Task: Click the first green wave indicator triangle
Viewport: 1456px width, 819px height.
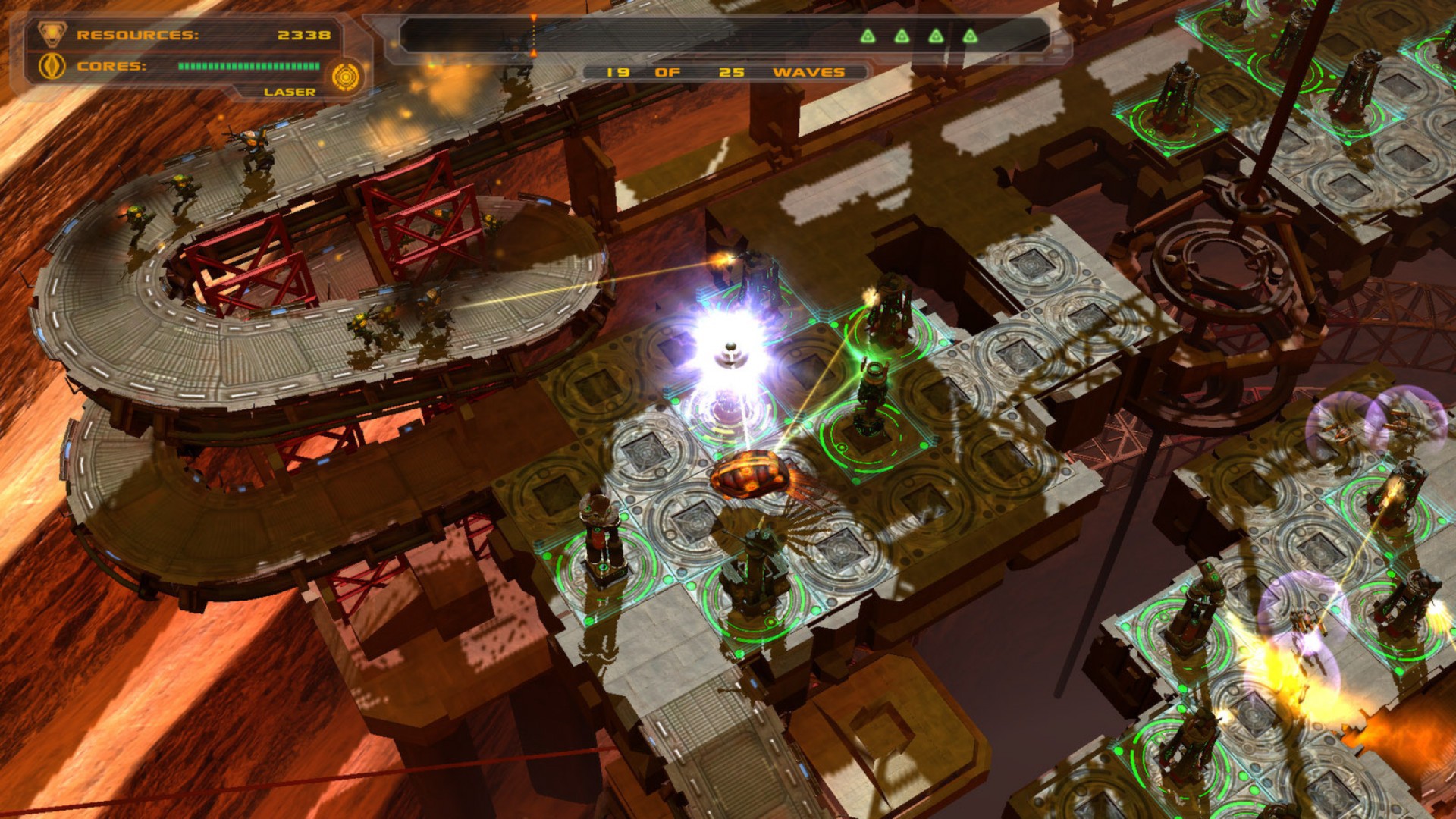Action: point(869,36)
